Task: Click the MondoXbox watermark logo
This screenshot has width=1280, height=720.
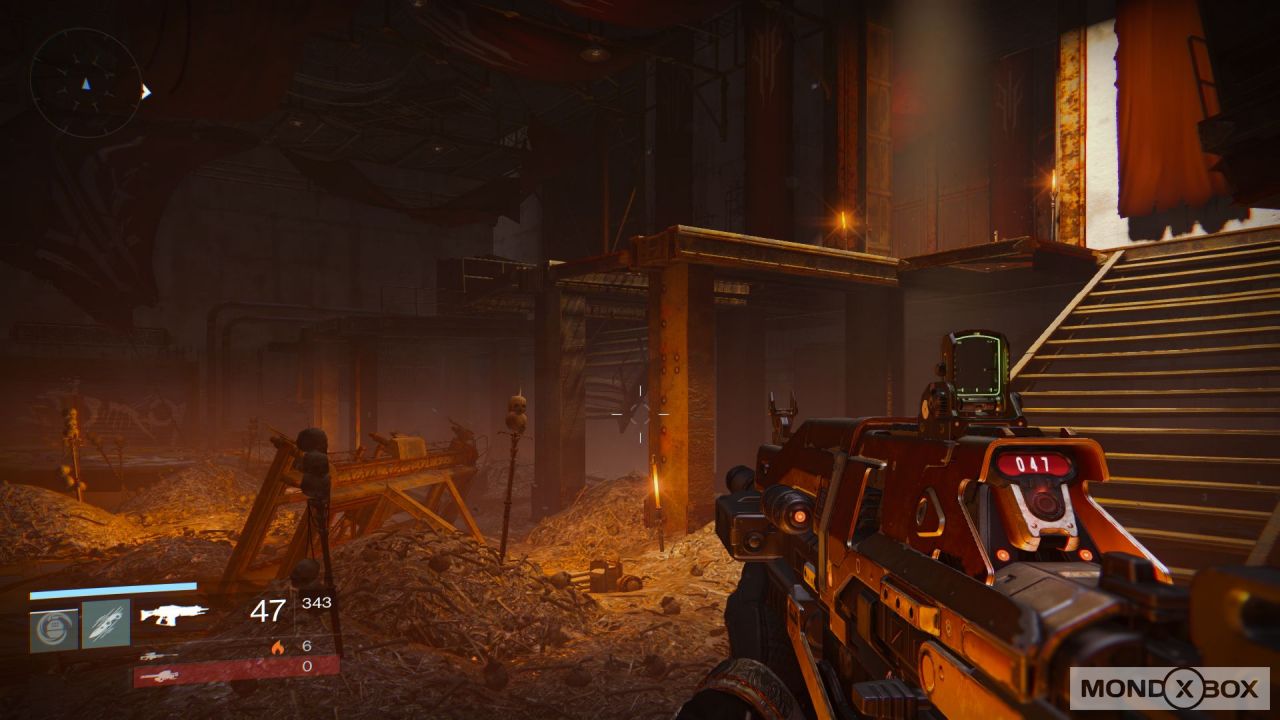Action: point(1169,688)
